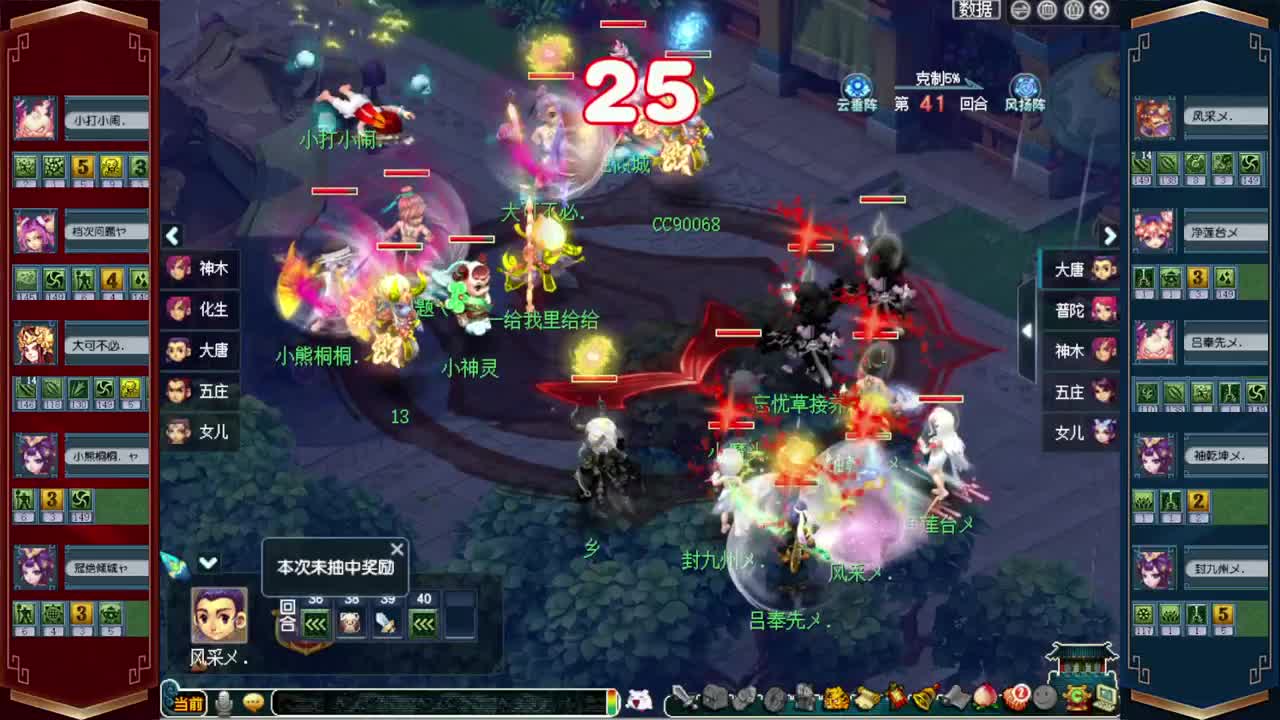Image resolution: width=1280 pixels, height=720 pixels.
Task: Collapse the player portrait panel with the green chevron
Action: tap(210, 563)
